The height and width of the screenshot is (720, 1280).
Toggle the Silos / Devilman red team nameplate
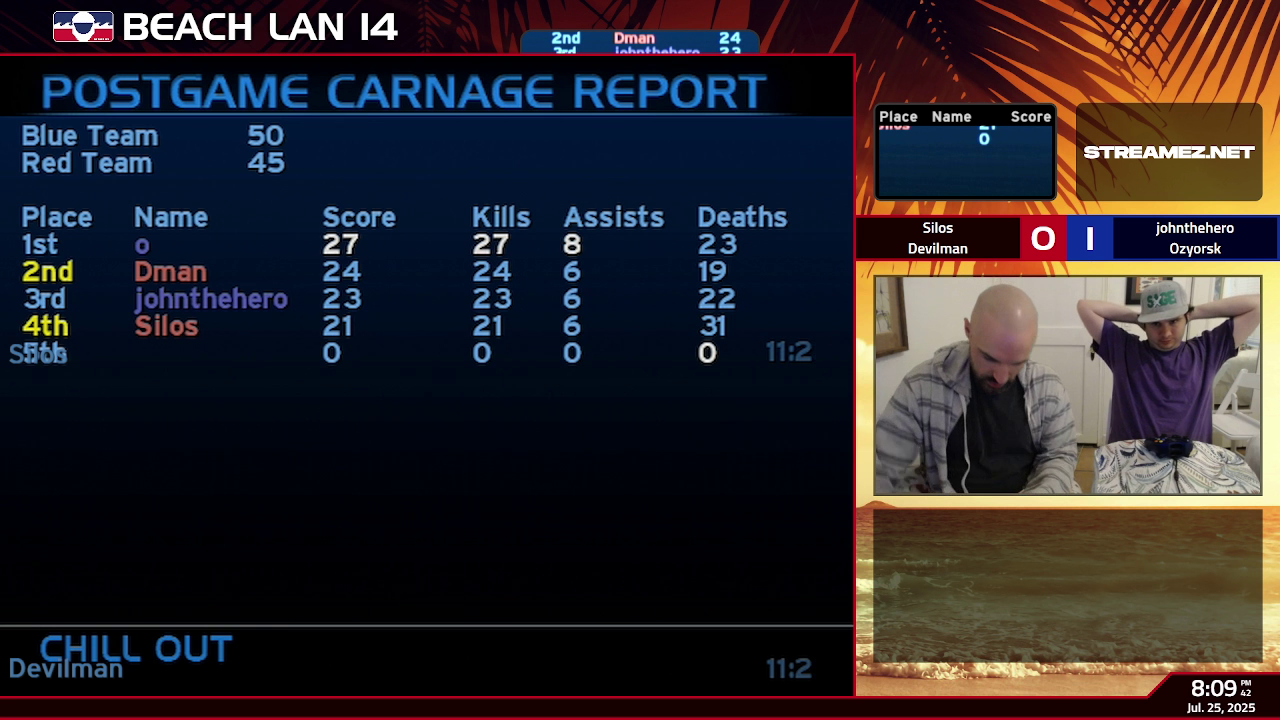[938, 238]
